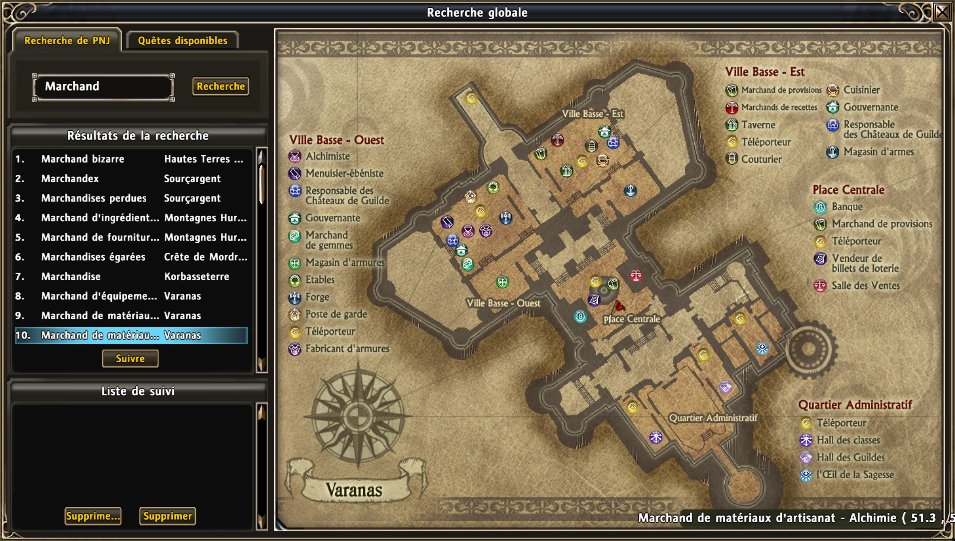The image size is (955, 541).
Task: Click the Supprimer button under the tracking list
Action: [167, 516]
